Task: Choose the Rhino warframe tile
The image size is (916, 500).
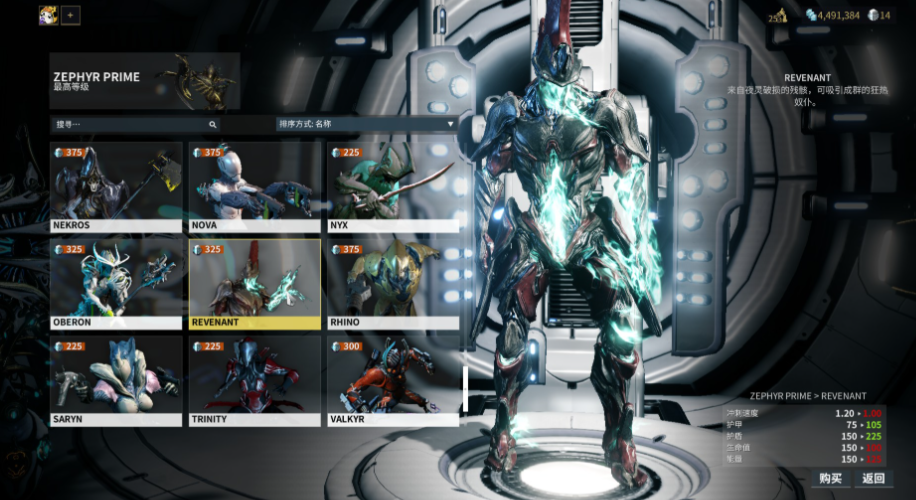Action: tap(393, 283)
